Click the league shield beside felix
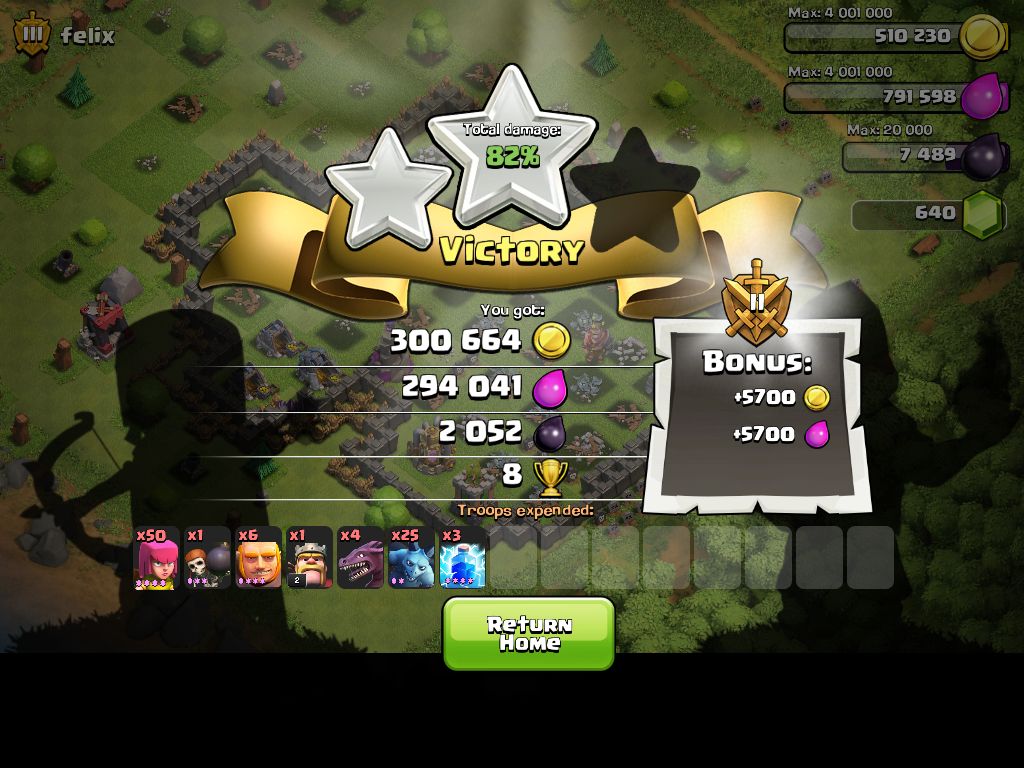Viewport: 1024px width, 768px height. point(33,36)
